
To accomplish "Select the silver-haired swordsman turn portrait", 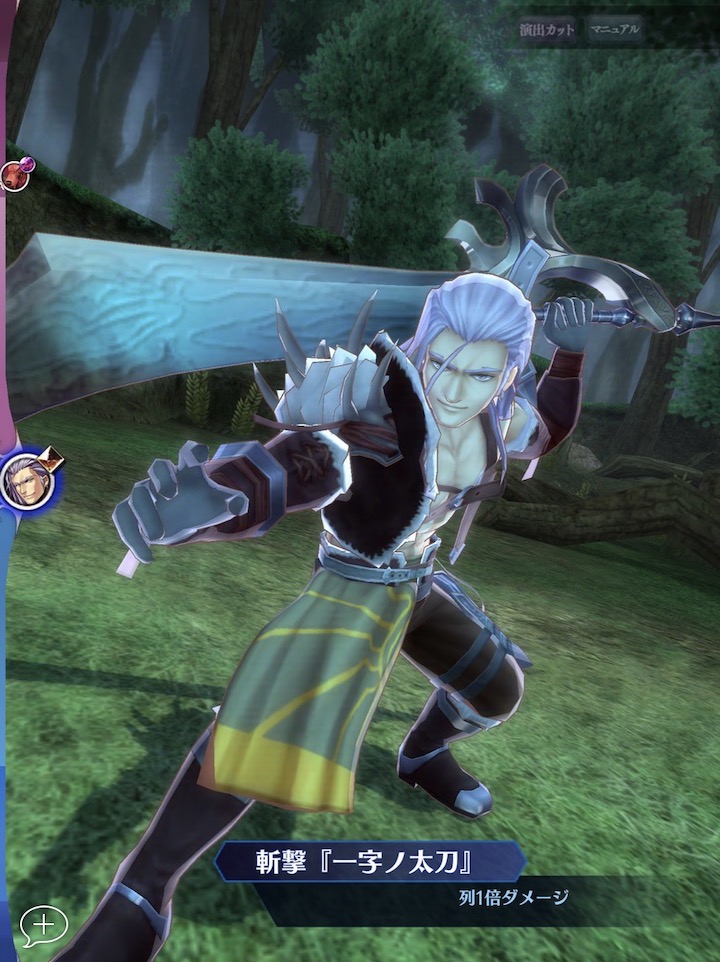I will click(28, 481).
